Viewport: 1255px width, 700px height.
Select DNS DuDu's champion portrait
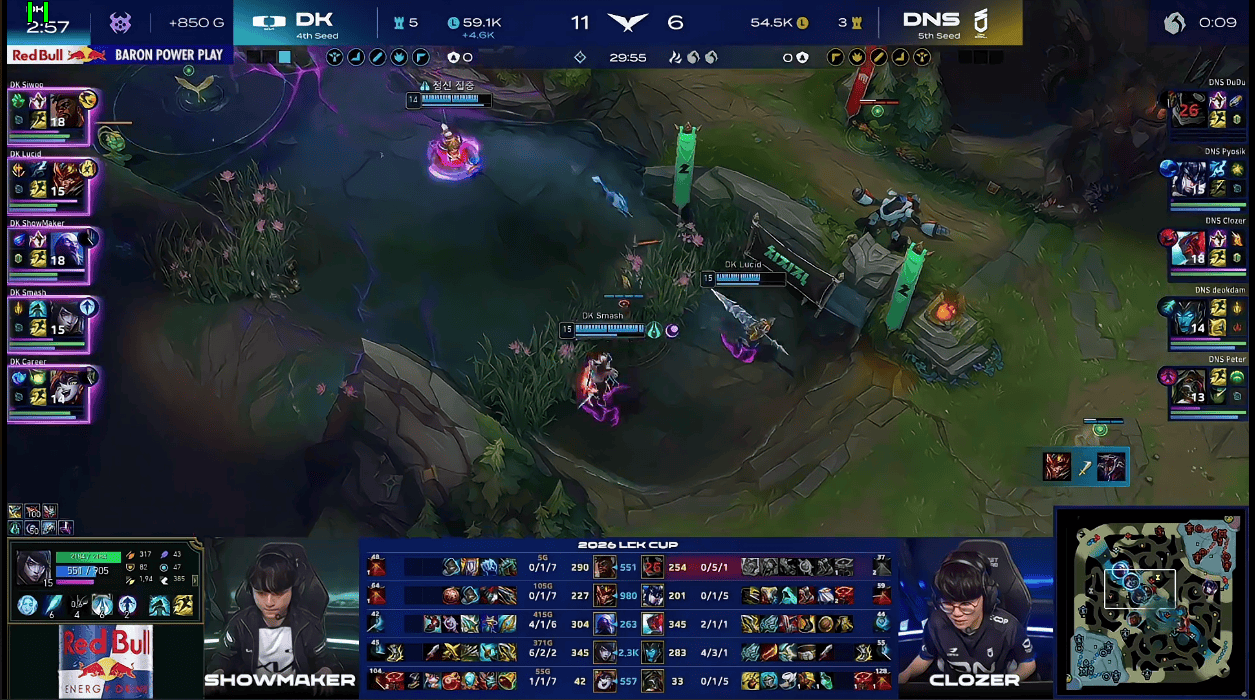point(1188,108)
